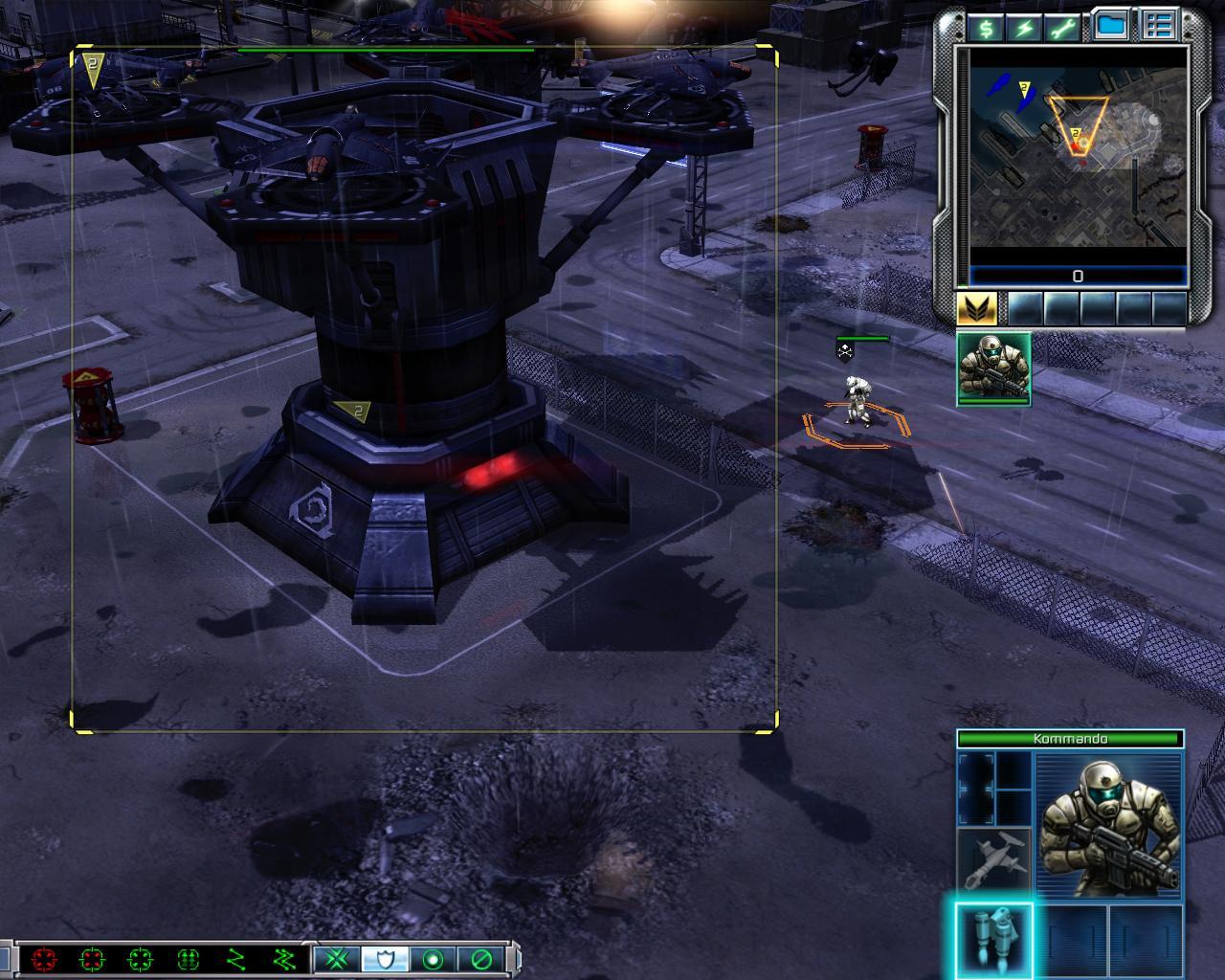Click the large Kommando portrait
The width and height of the screenshot is (1225, 980).
point(1108,825)
